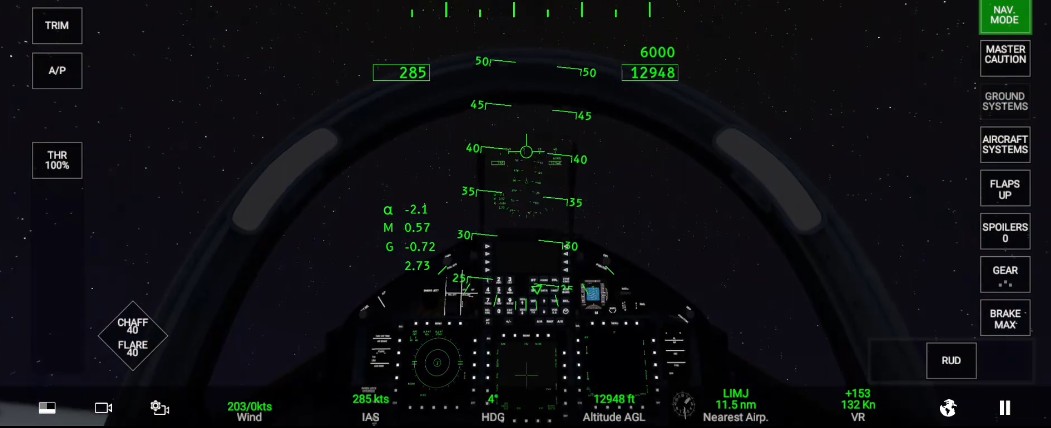Open the TRIM control
The image size is (1051, 428).
click(x=57, y=26)
